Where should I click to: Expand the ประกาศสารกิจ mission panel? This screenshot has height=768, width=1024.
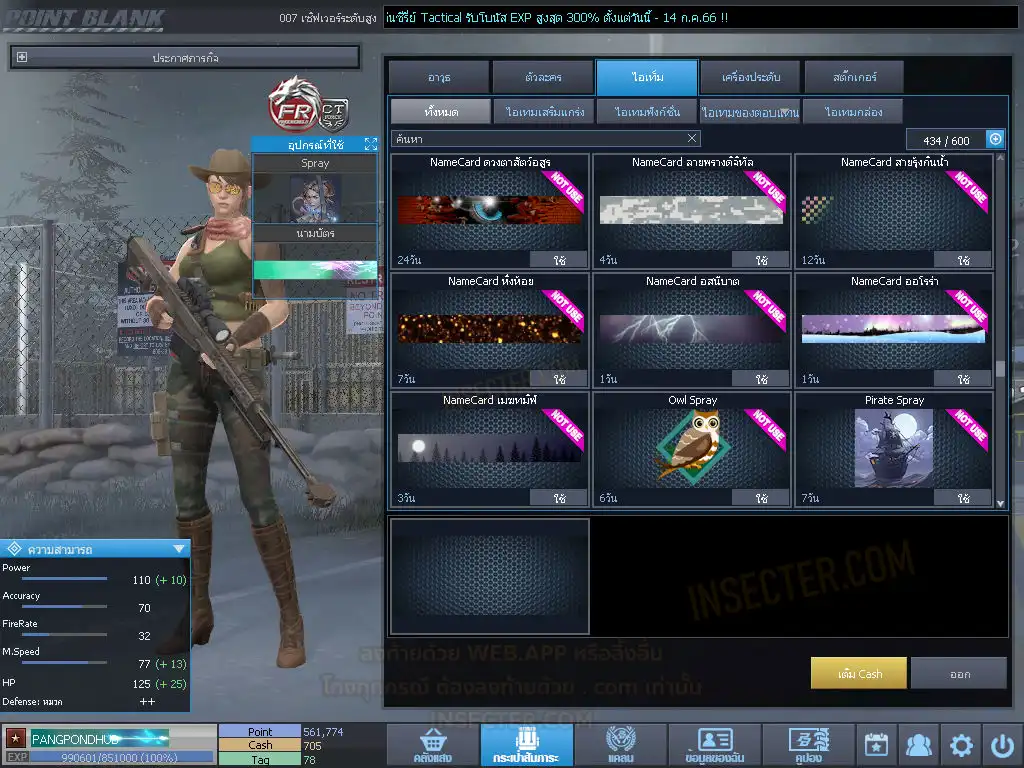pos(22,58)
